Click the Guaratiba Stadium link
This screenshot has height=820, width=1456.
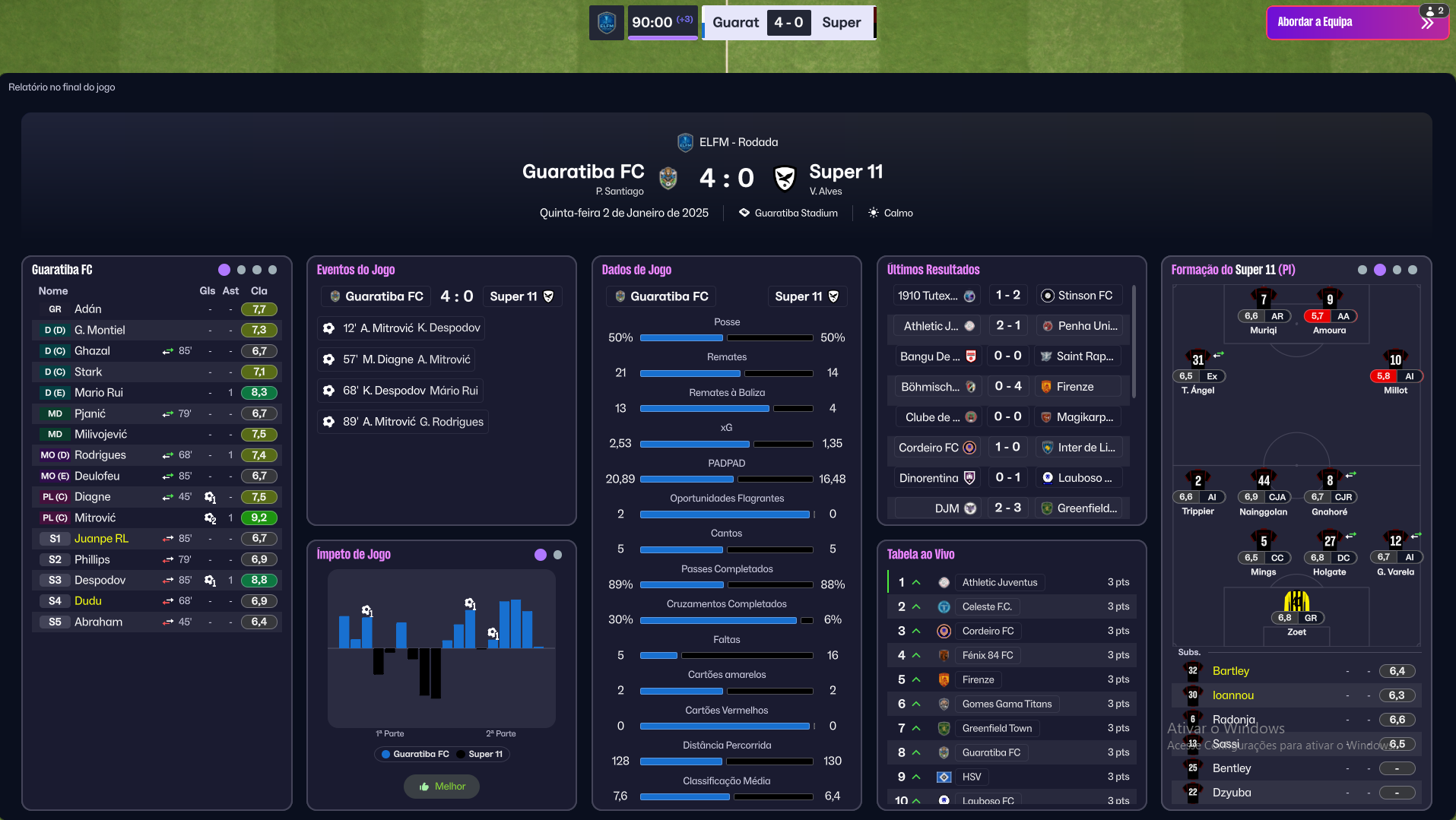tap(795, 214)
